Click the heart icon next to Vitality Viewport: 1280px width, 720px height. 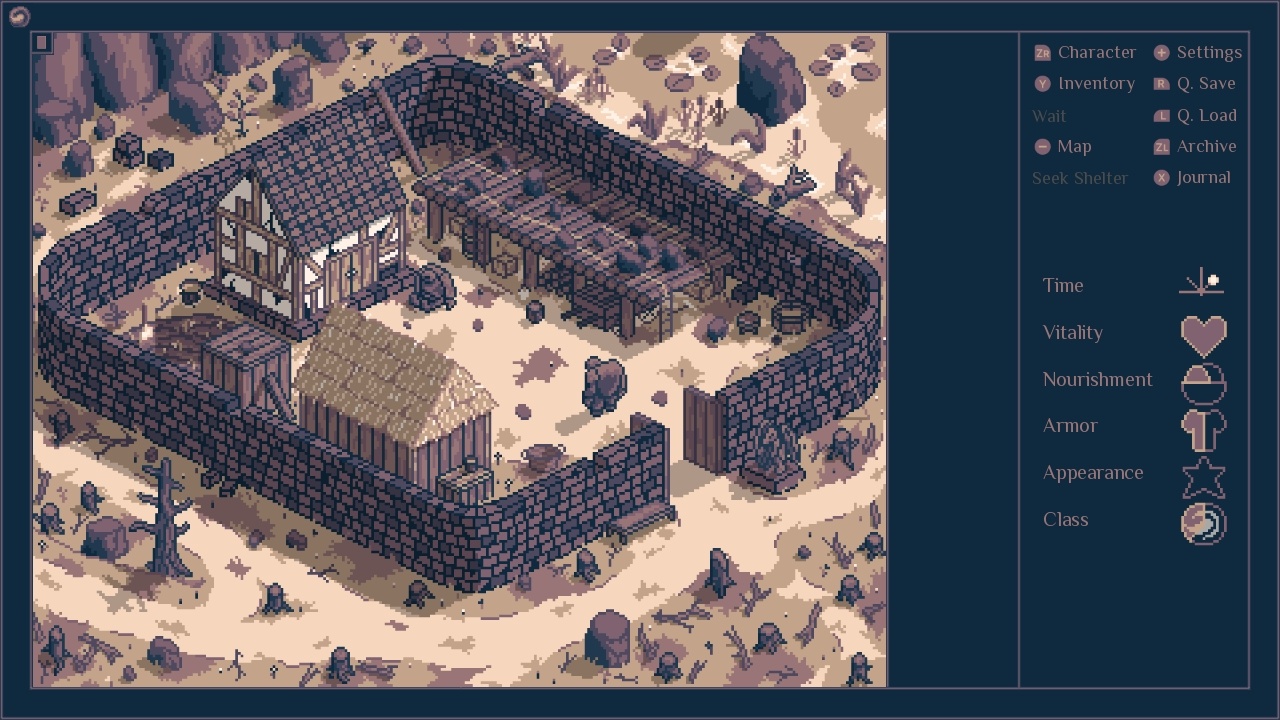pyautogui.click(x=1203, y=334)
